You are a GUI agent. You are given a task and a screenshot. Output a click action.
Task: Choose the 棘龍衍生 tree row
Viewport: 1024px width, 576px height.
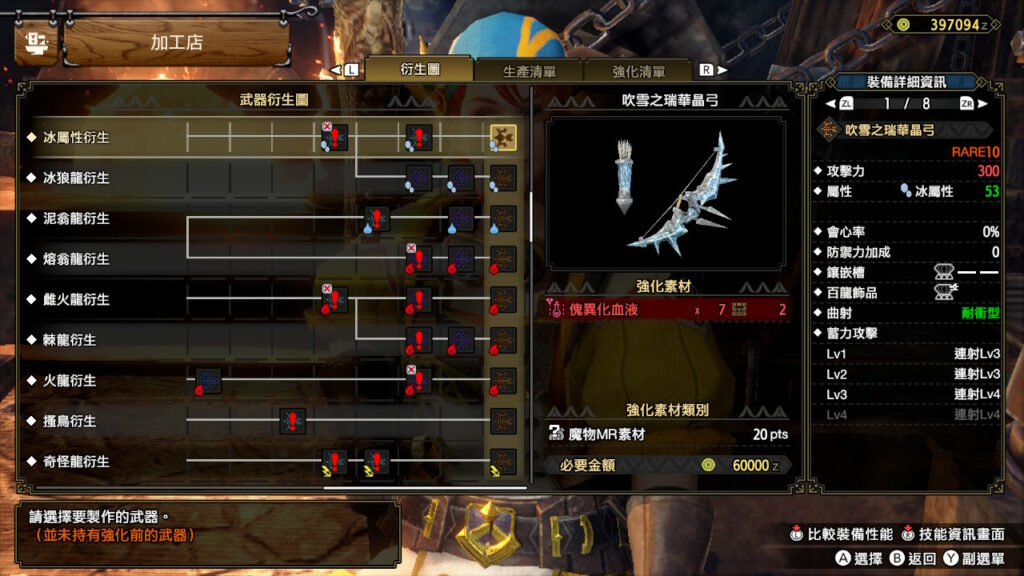pos(69,340)
